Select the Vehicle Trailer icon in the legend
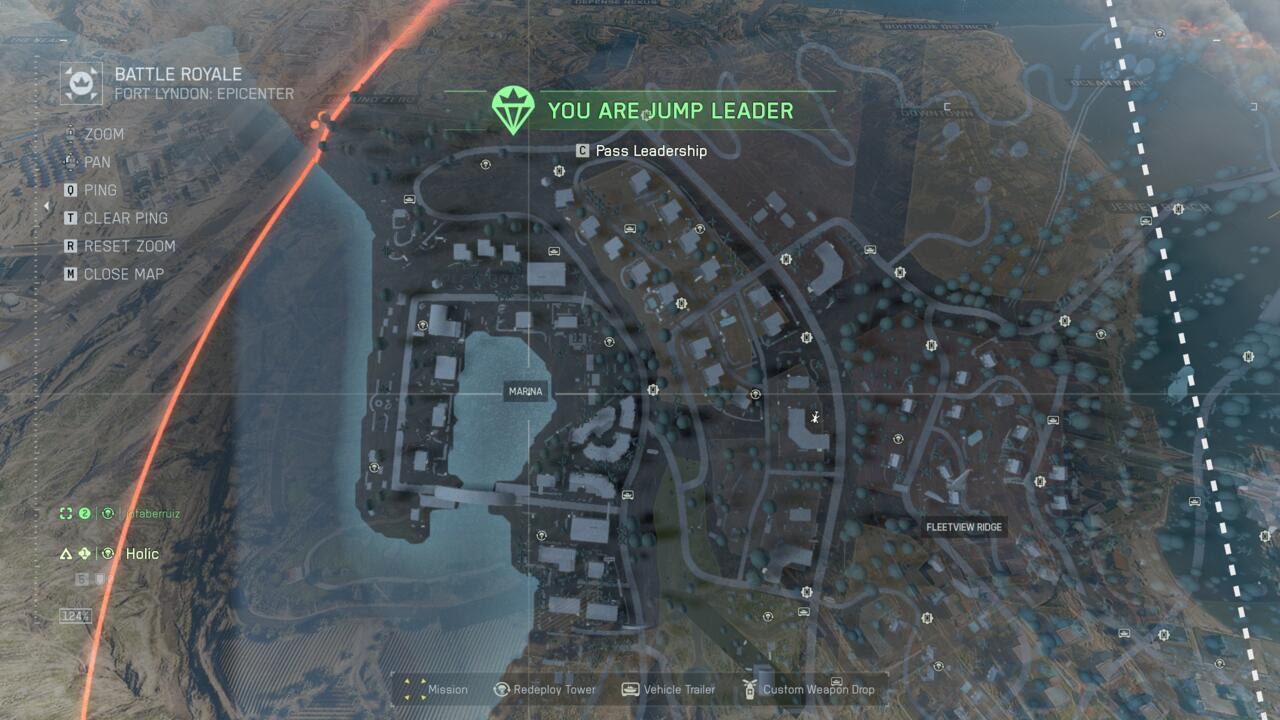The image size is (1280, 720). click(x=629, y=690)
